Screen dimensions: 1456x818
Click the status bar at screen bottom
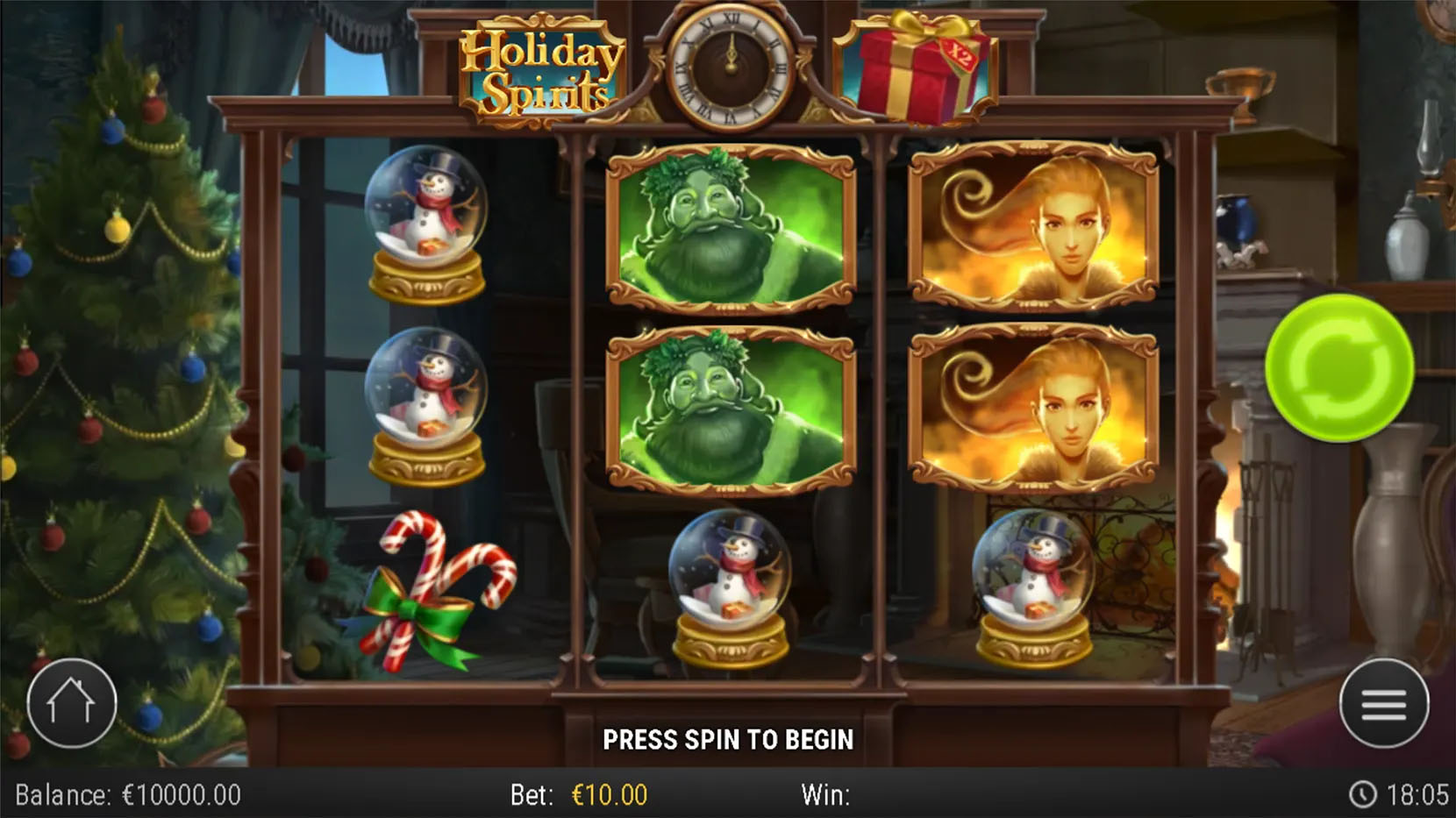pyautogui.click(x=728, y=794)
